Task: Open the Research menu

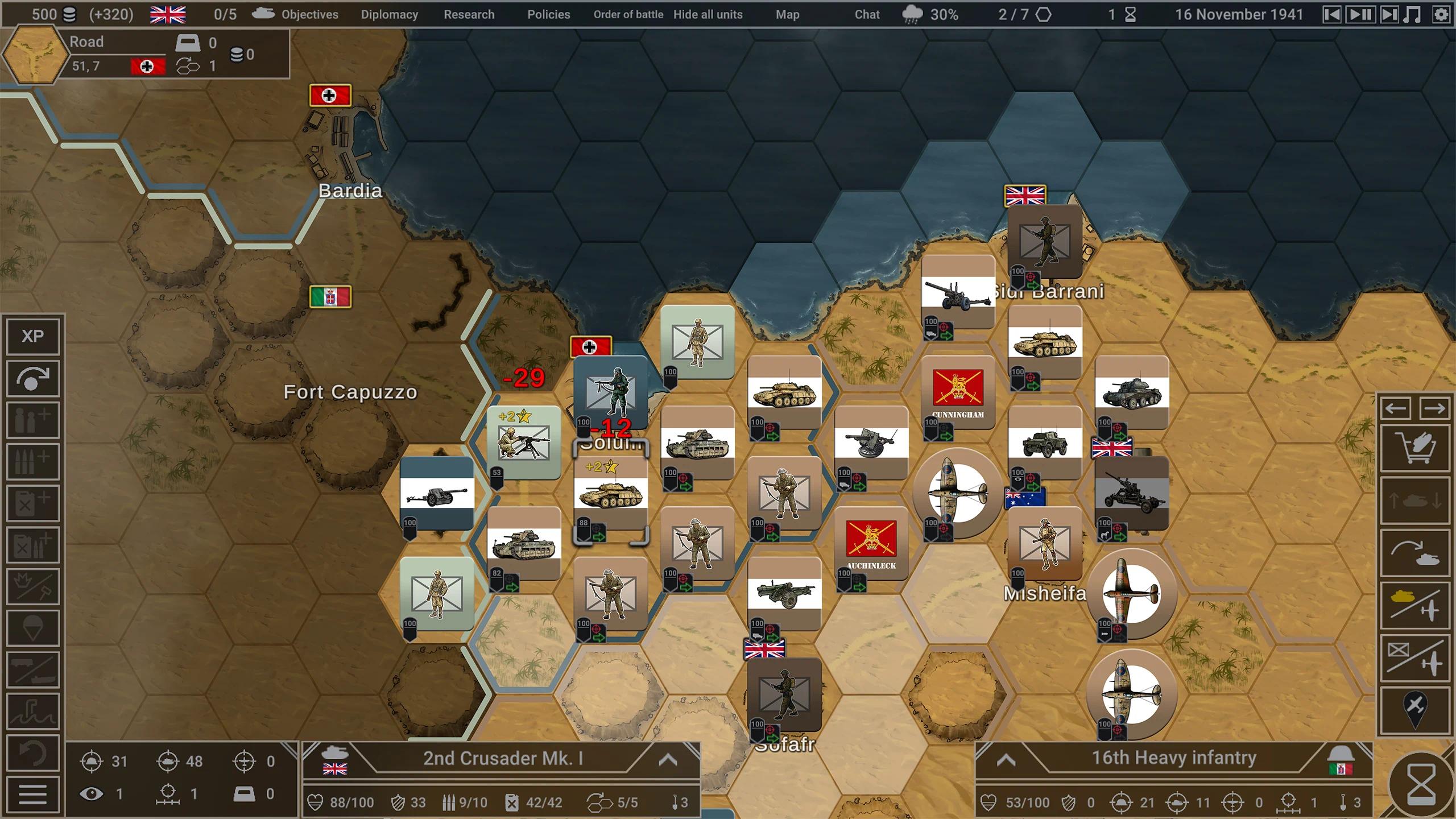Action: [x=469, y=14]
